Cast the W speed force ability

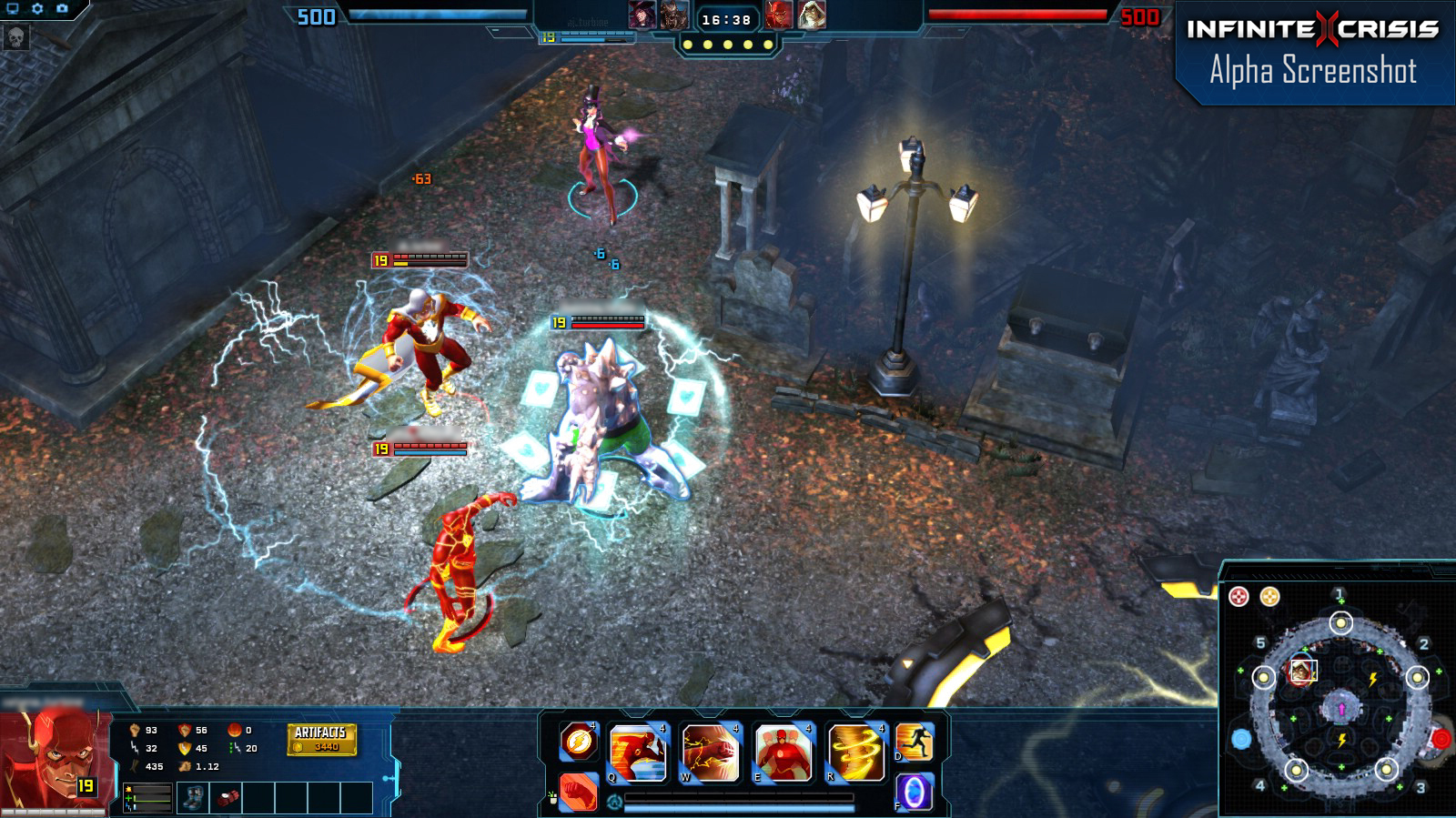(x=708, y=751)
